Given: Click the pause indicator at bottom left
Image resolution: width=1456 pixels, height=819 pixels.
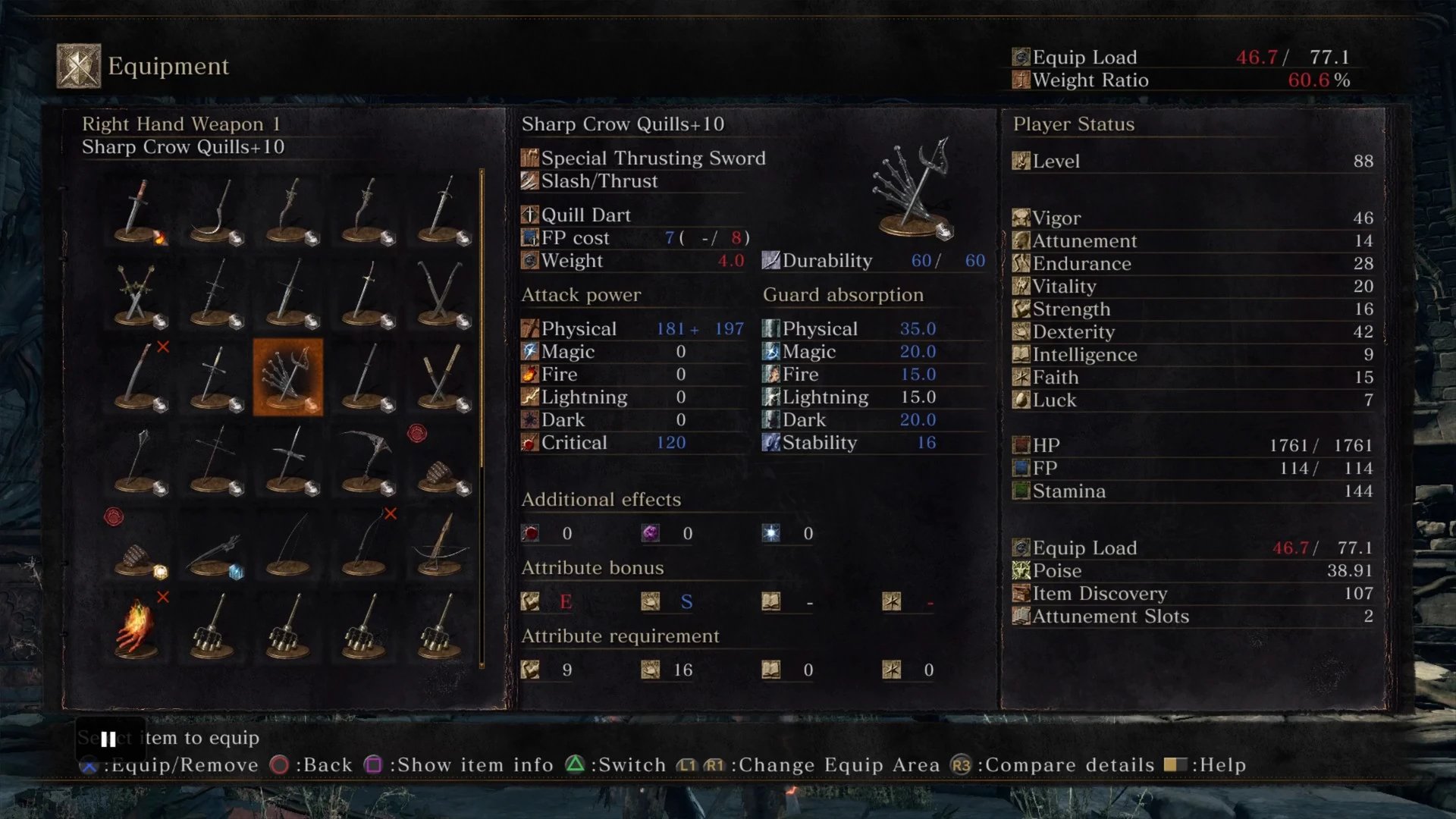Looking at the screenshot, I should click(108, 739).
